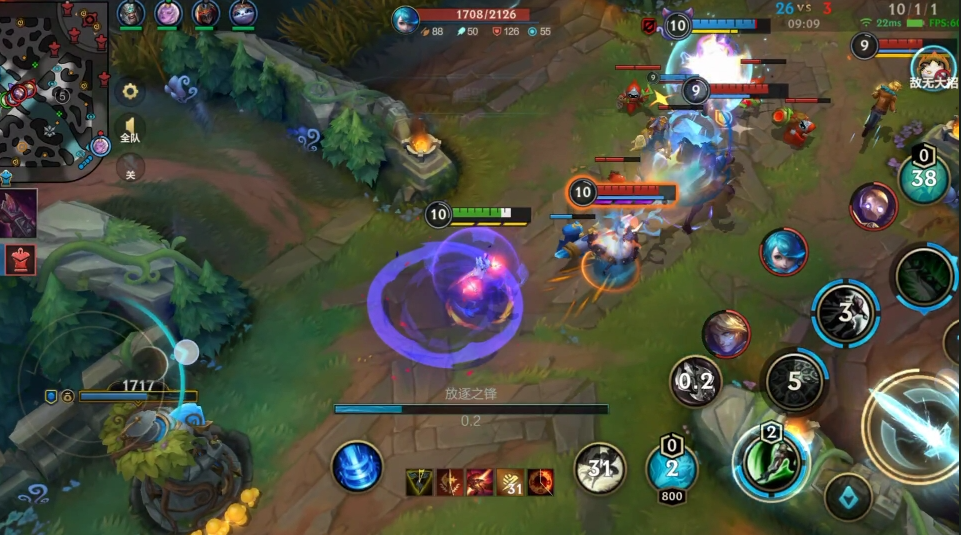Image resolution: width=961 pixels, height=535 pixels.
Task: Open the minimap
Action: point(55,90)
